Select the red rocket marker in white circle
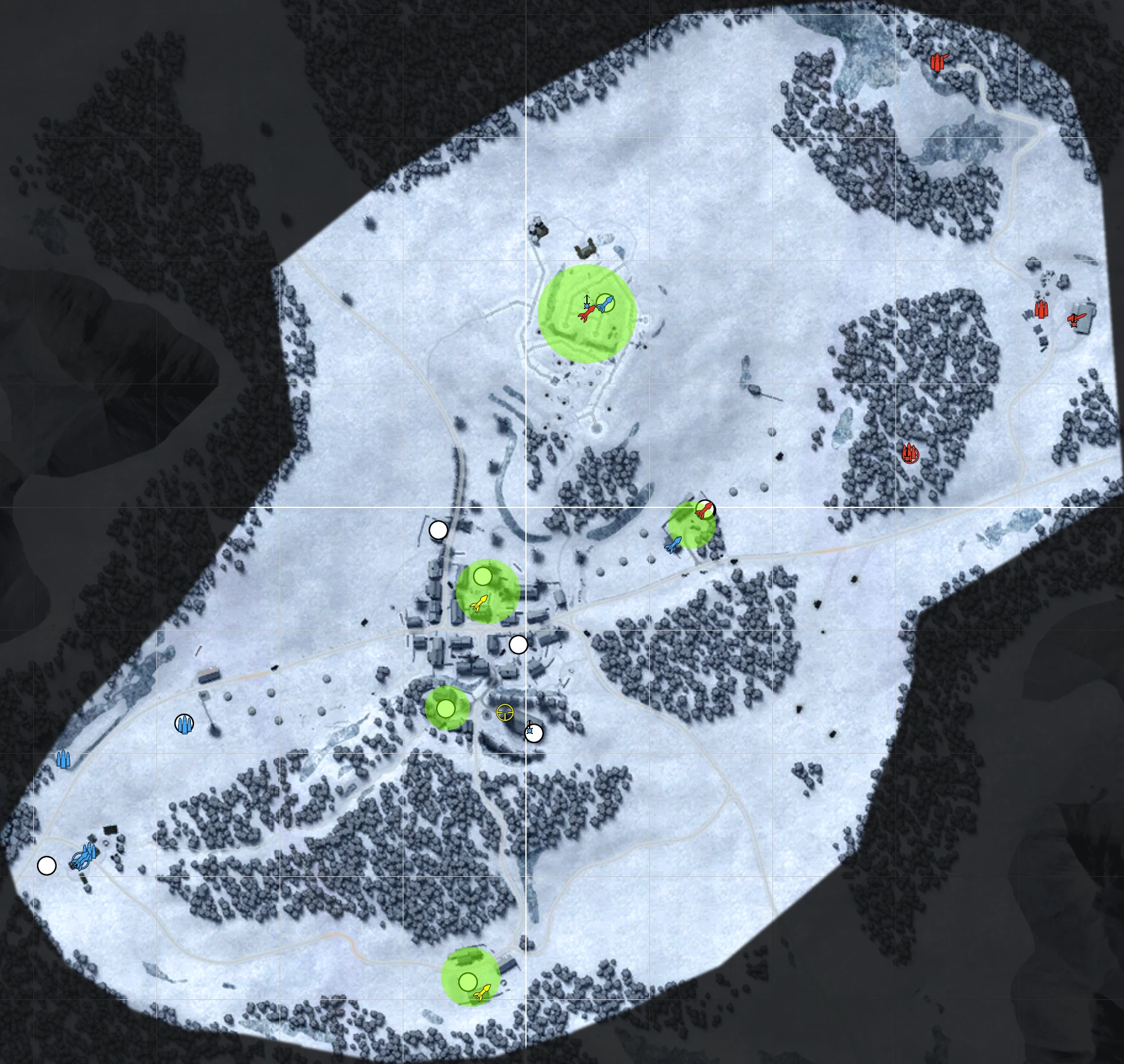Image resolution: width=1124 pixels, height=1064 pixels. click(x=705, y=509)
